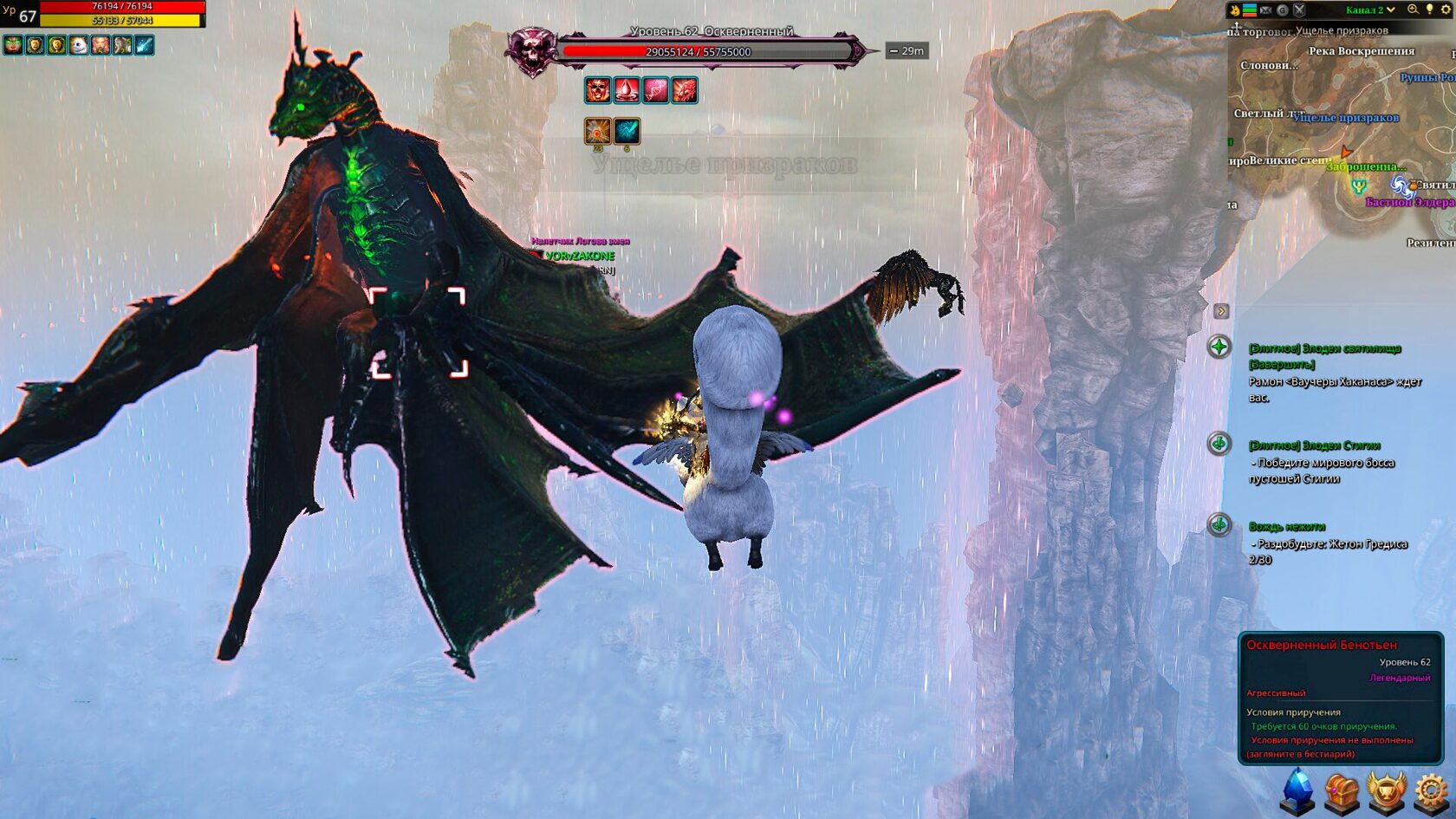1456x819 pixels.
Task: Click the icy arrow buff icon
Action: pyautogui.click(x=144, y=45)
